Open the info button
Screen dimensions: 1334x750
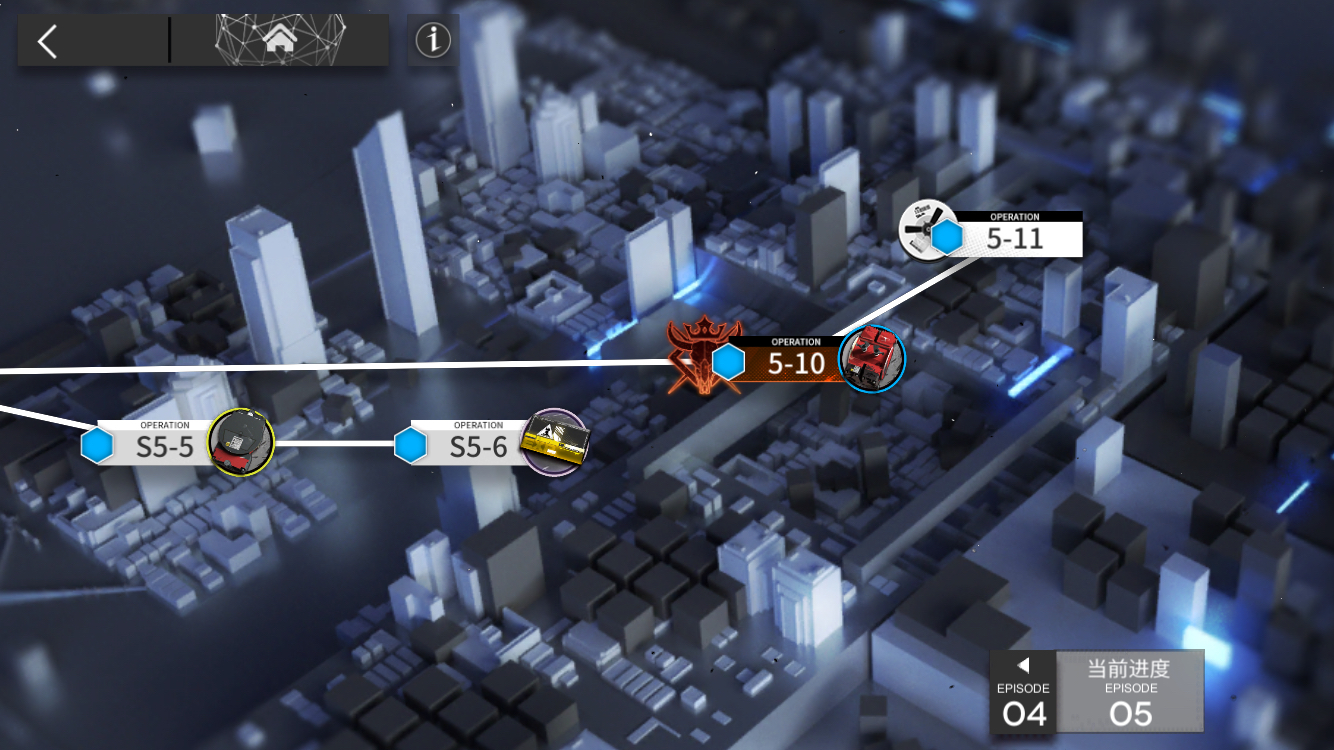pos(433,40)
